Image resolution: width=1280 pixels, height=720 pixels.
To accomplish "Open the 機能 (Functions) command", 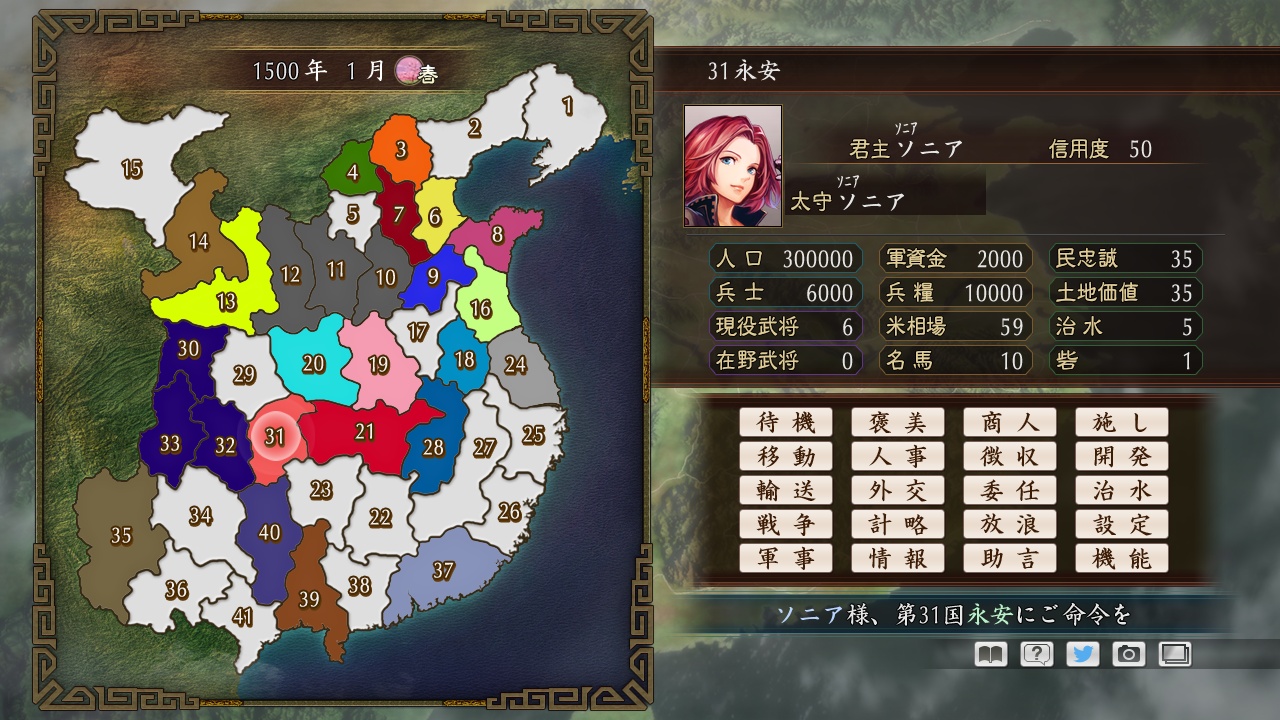I will 1122,558.
